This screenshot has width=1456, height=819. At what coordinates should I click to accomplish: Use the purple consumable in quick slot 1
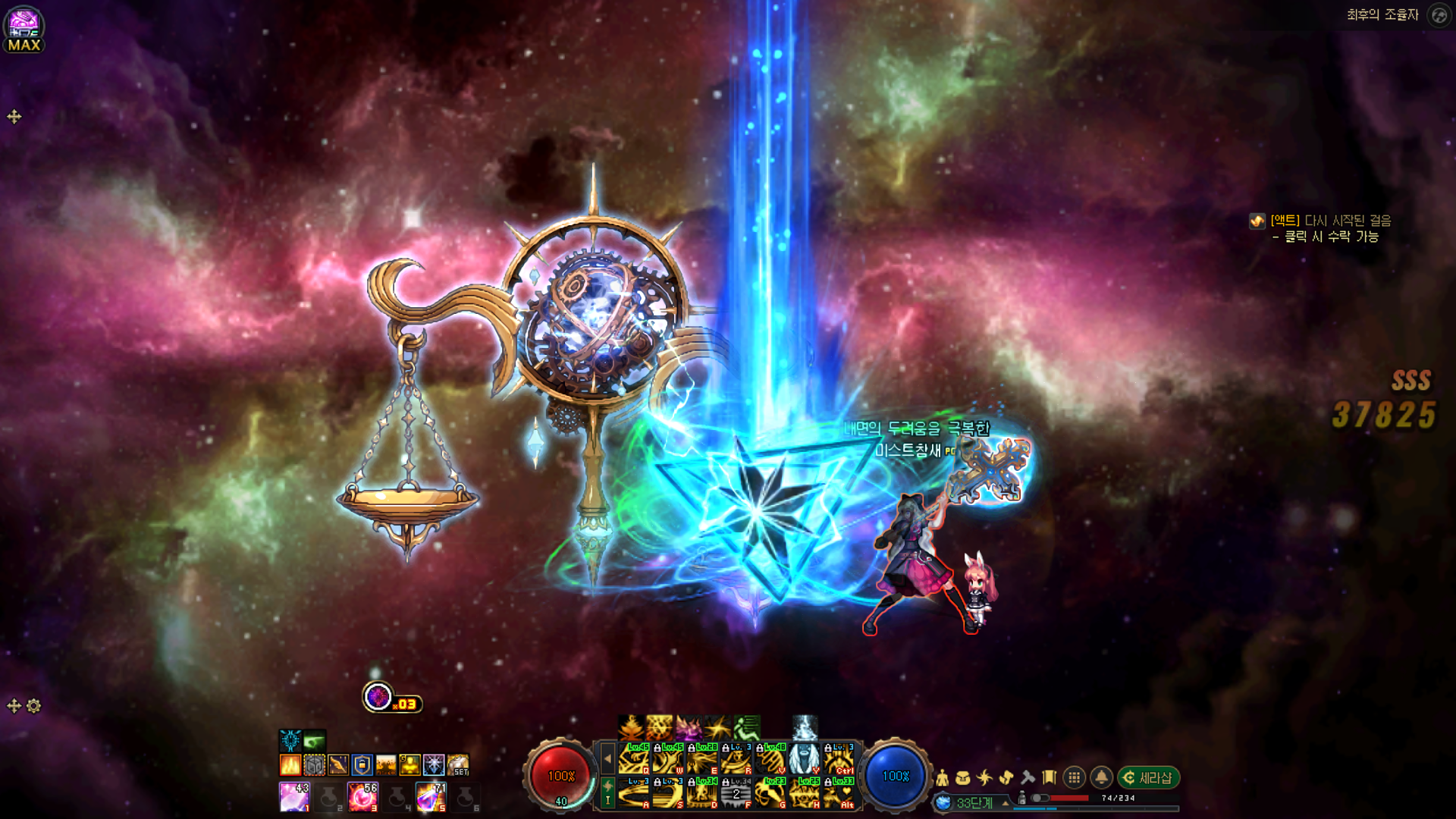[x=293, y=797]
